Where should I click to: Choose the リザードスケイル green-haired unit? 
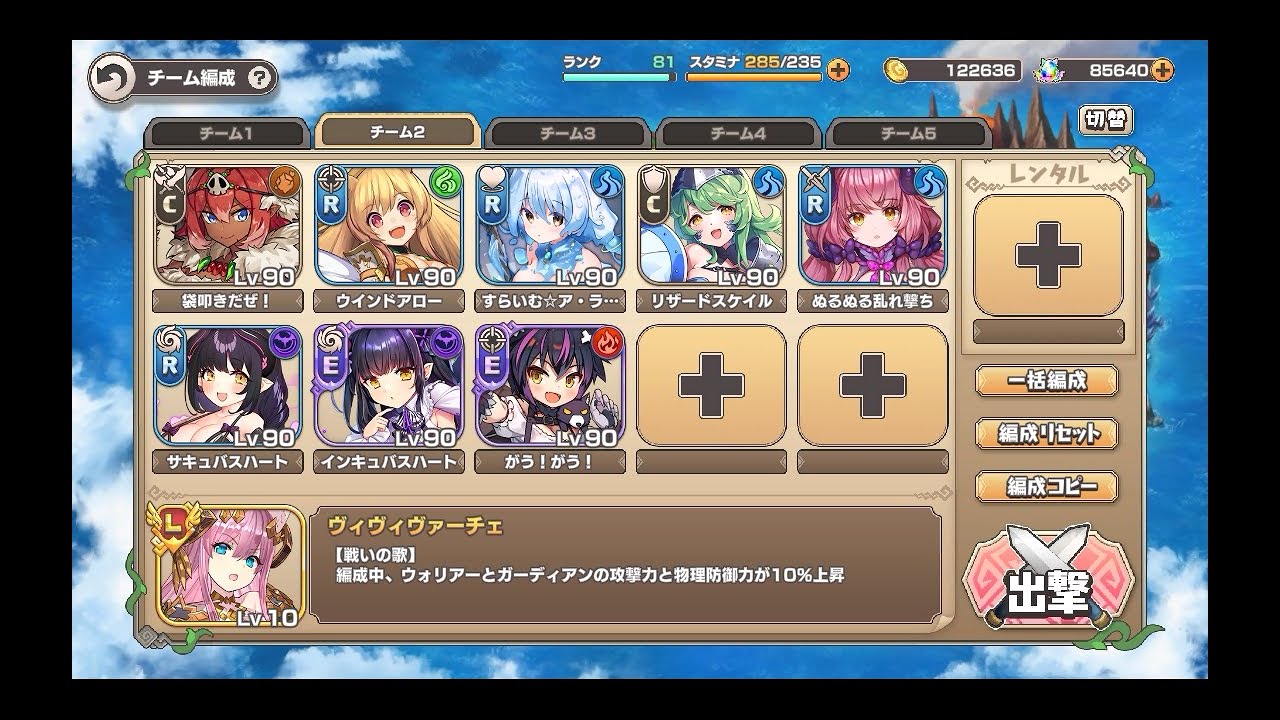coord(711,226)
